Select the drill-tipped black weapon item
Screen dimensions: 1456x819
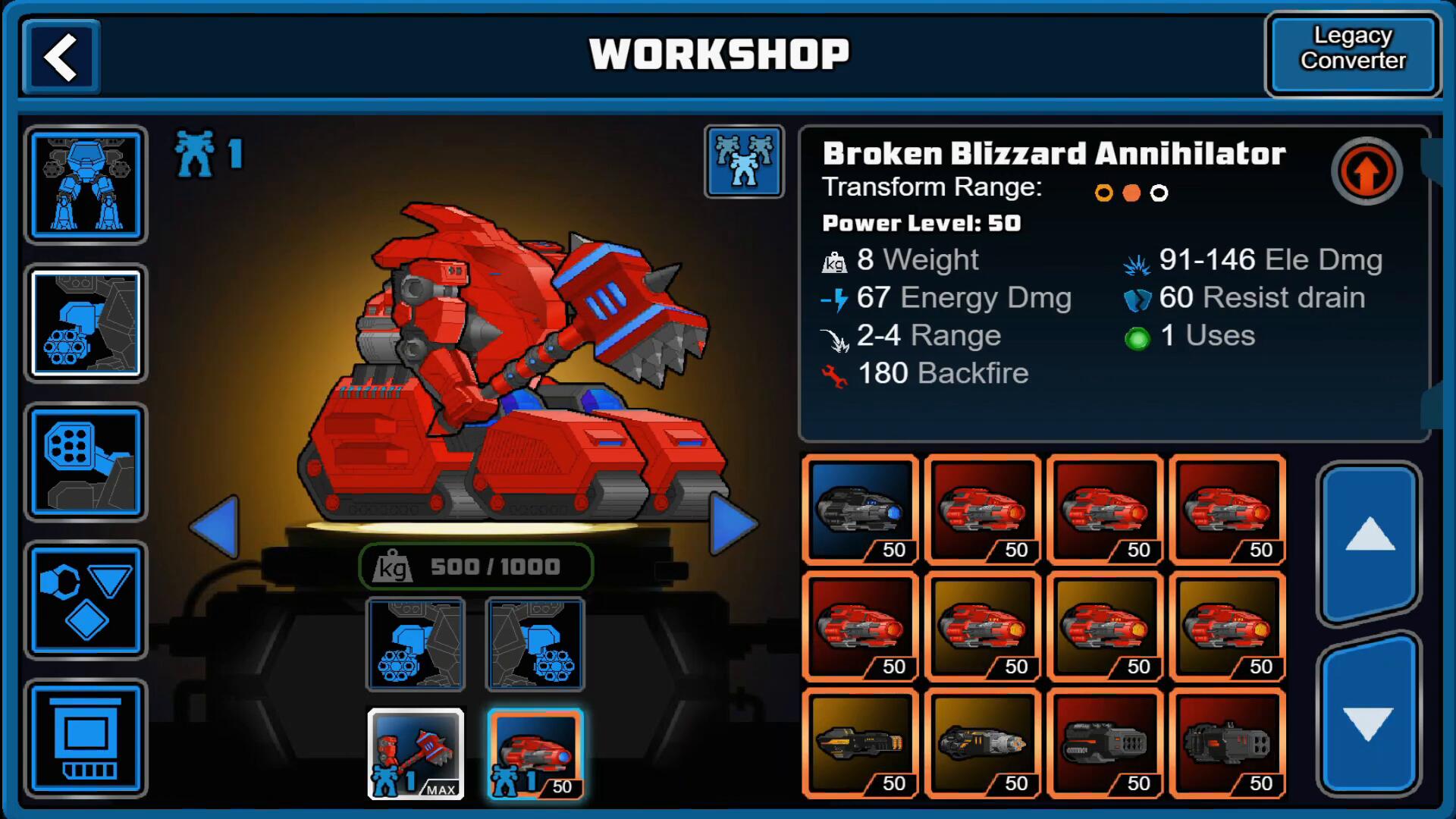click(x=983, y=743)
